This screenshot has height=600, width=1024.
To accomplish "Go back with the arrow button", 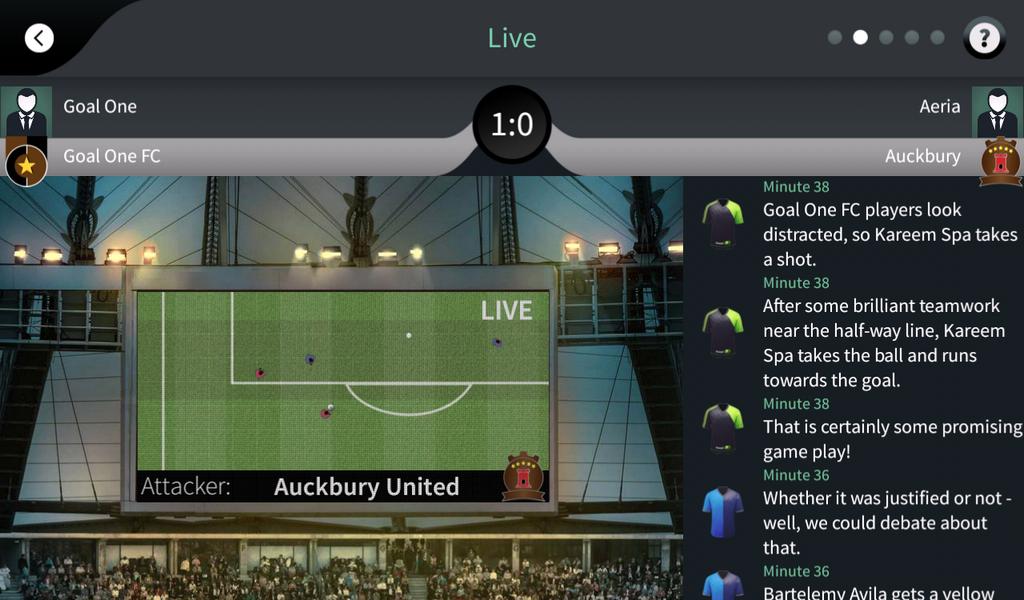I will [x=39, y=38].
